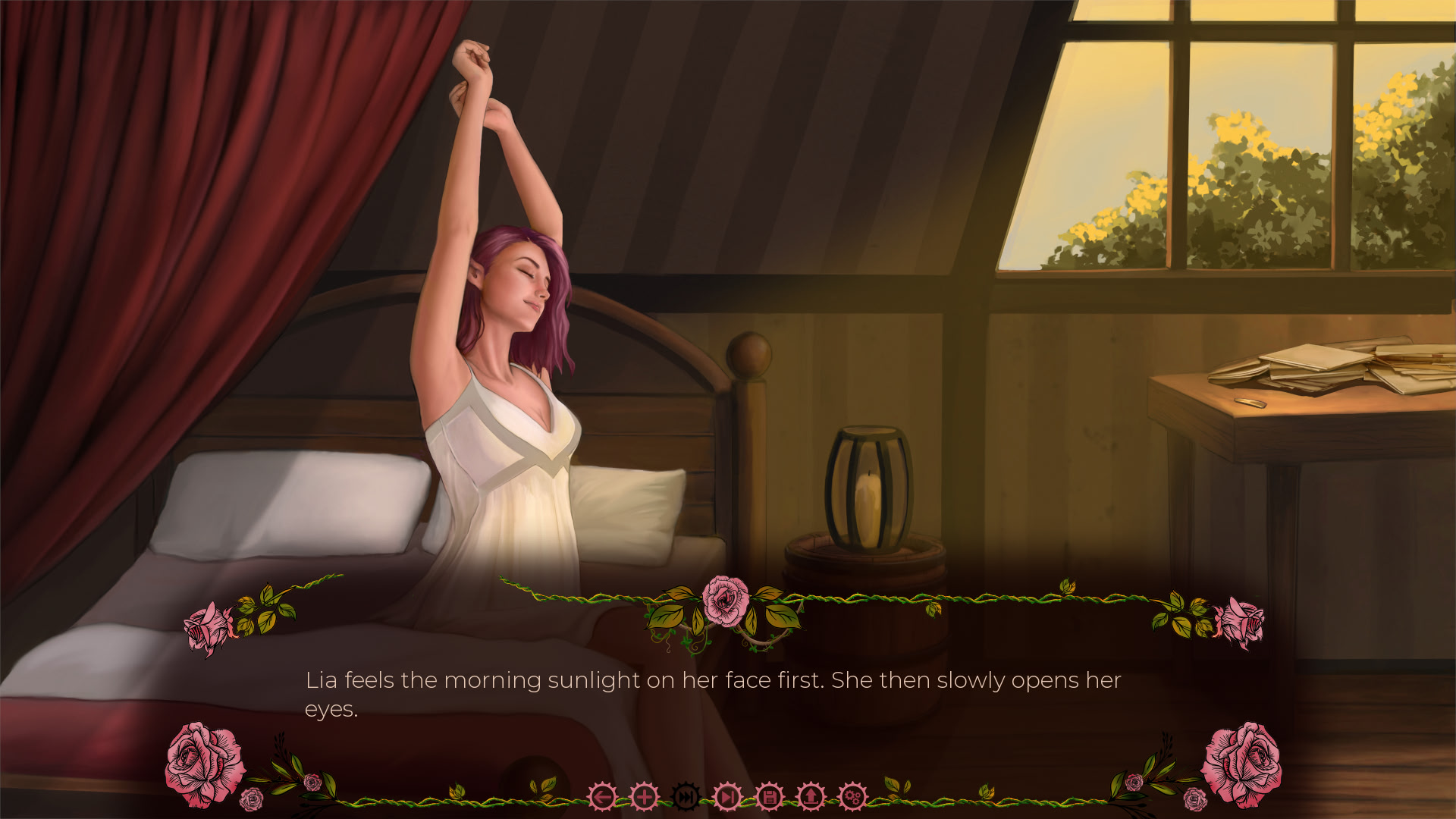
Task: Advance the dialogue text about Lia
Action: [712, 694]
